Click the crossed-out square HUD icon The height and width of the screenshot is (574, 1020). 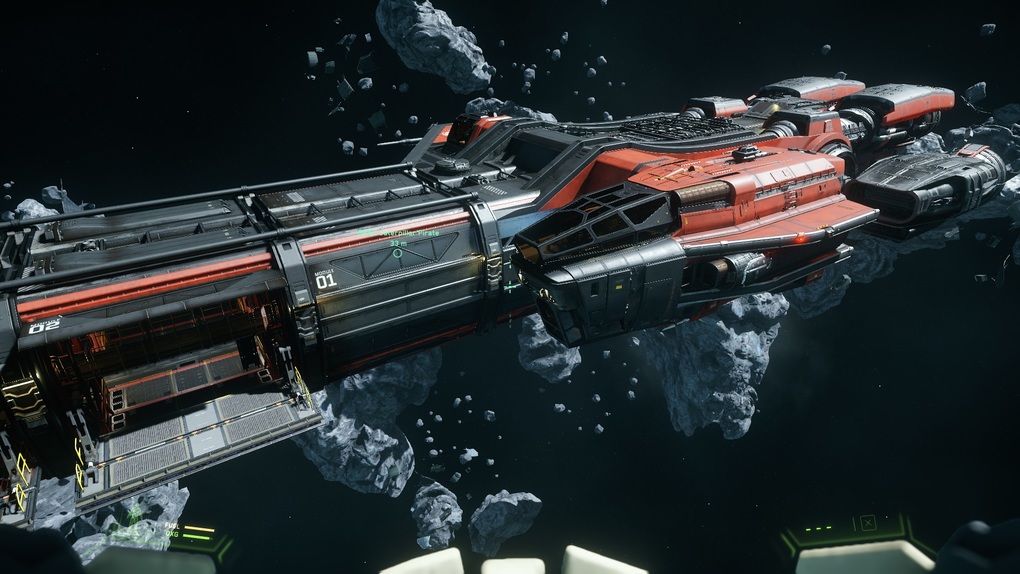point(867,522)
